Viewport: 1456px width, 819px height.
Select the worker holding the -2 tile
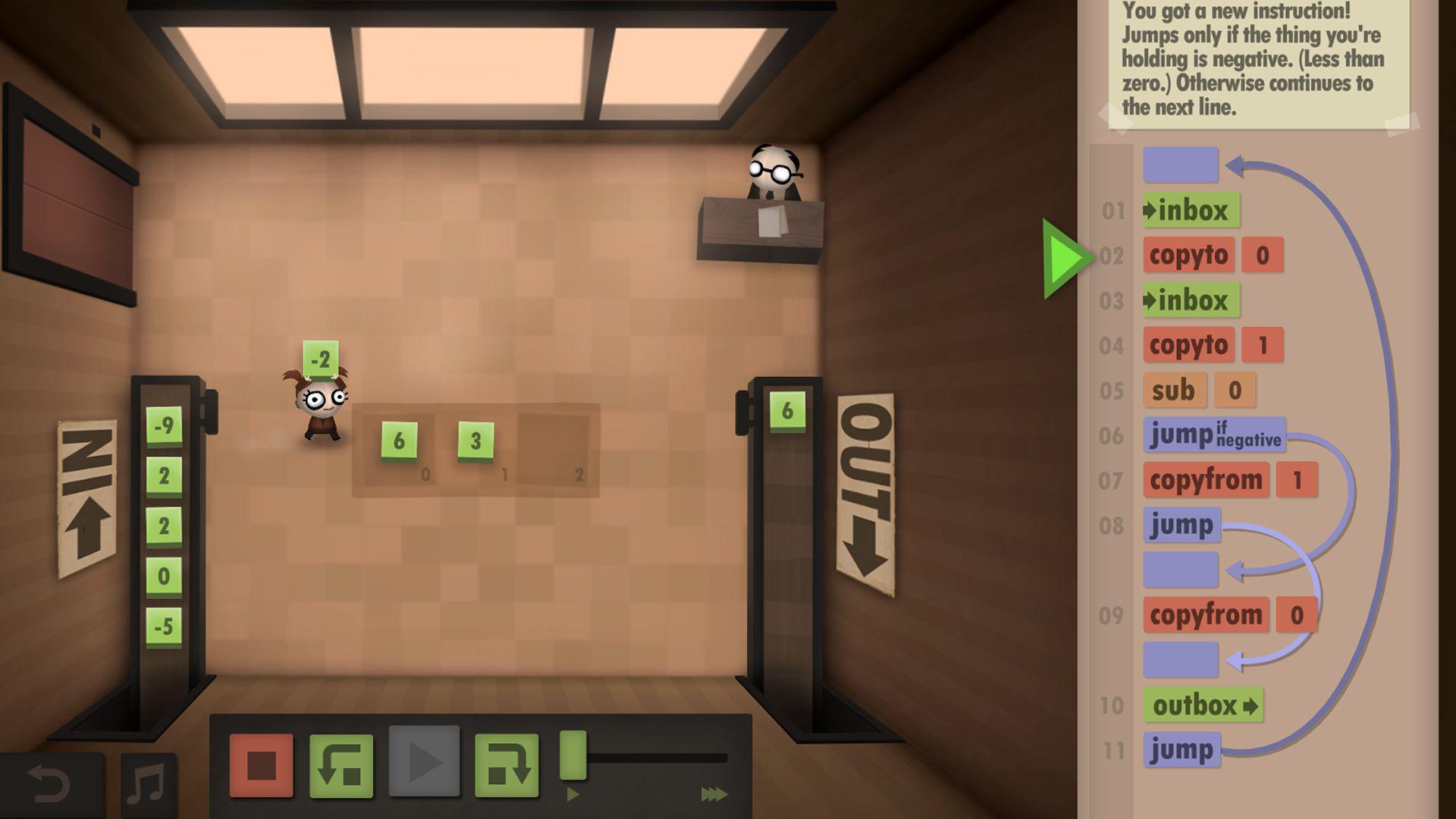tap(322, 409)
